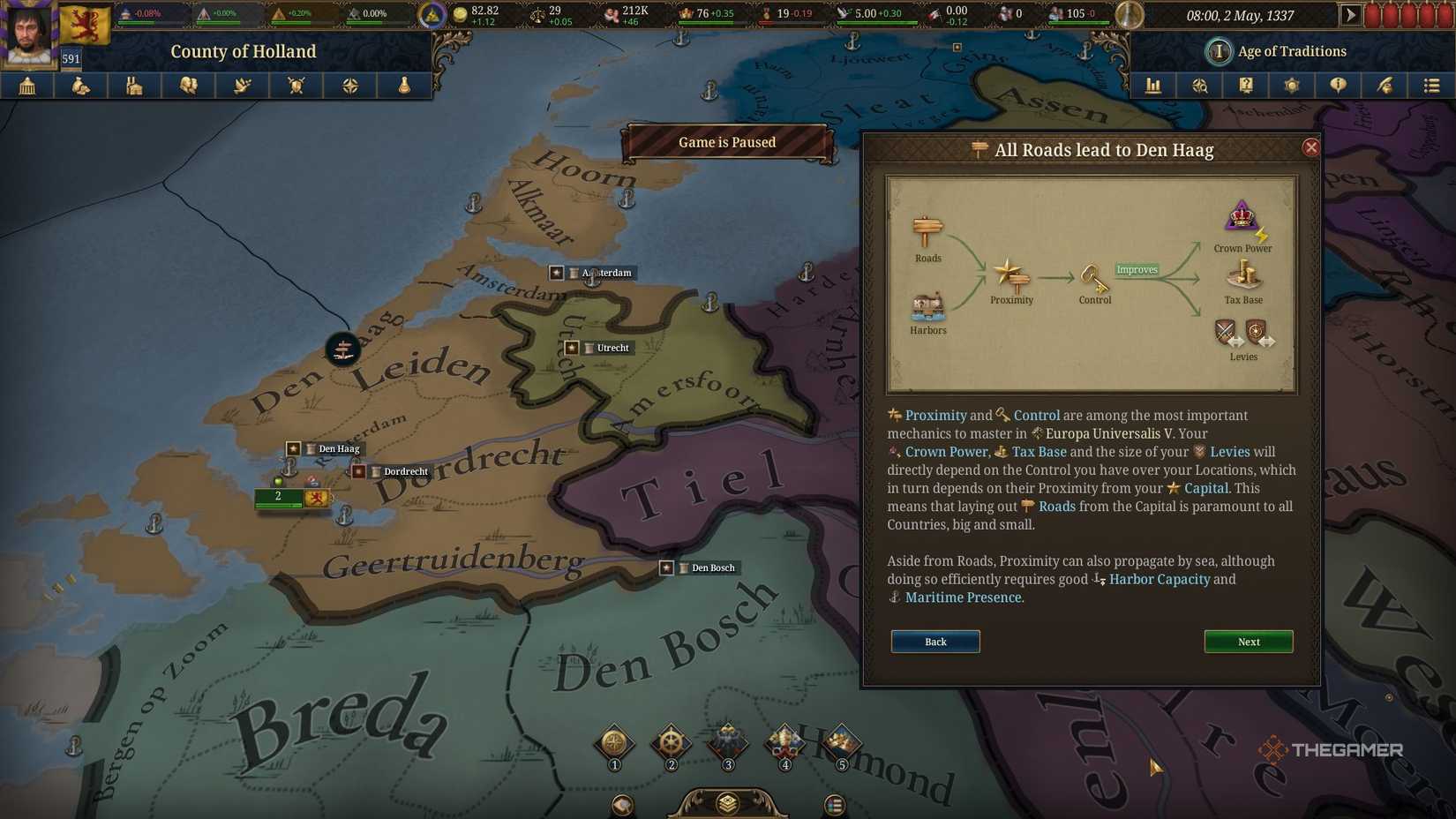Click the Den Haag map label
The height and width of the screenshot is (819, 1456).
(339, 448)
